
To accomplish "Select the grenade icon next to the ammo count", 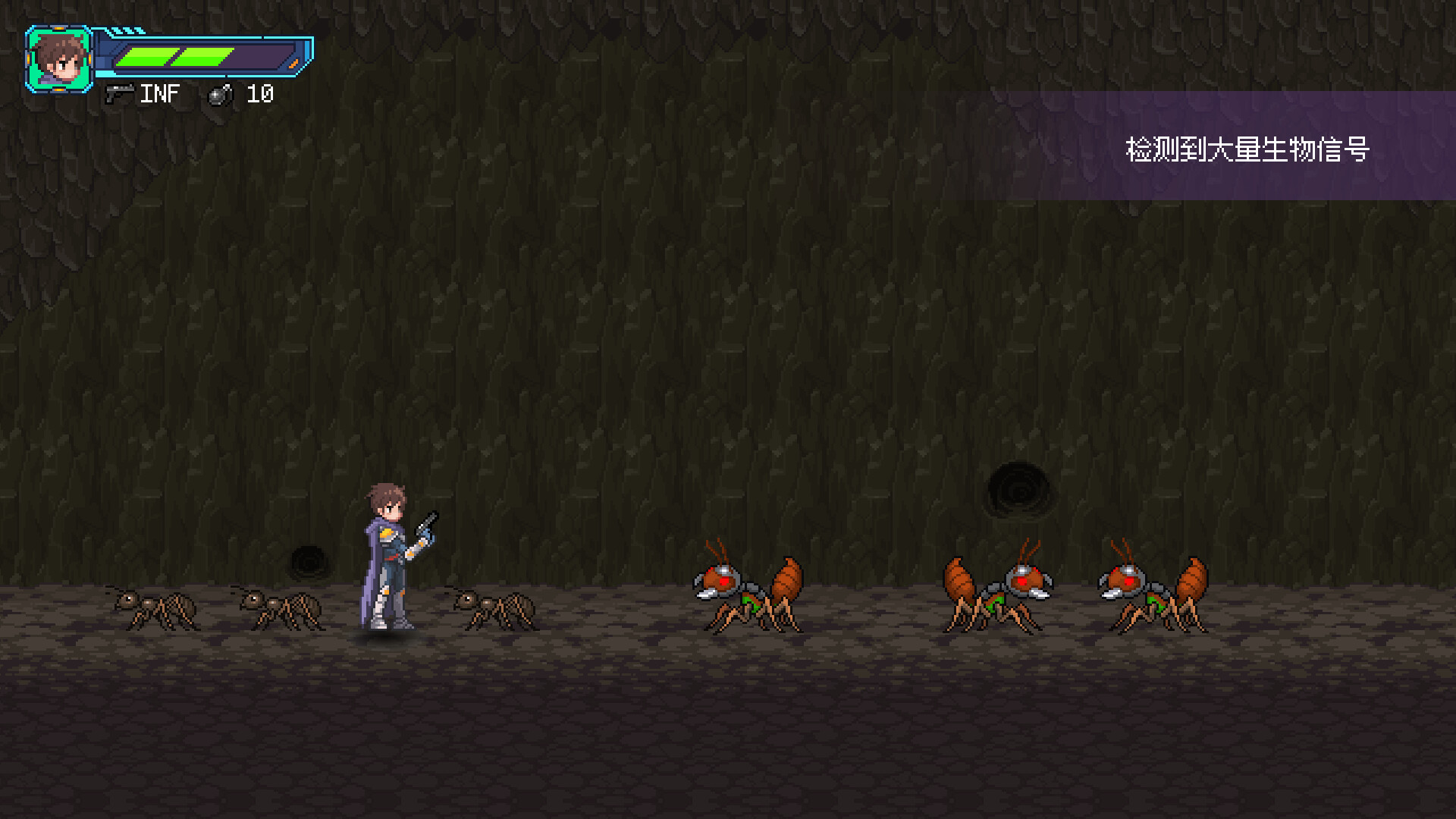I will point(220,96).
